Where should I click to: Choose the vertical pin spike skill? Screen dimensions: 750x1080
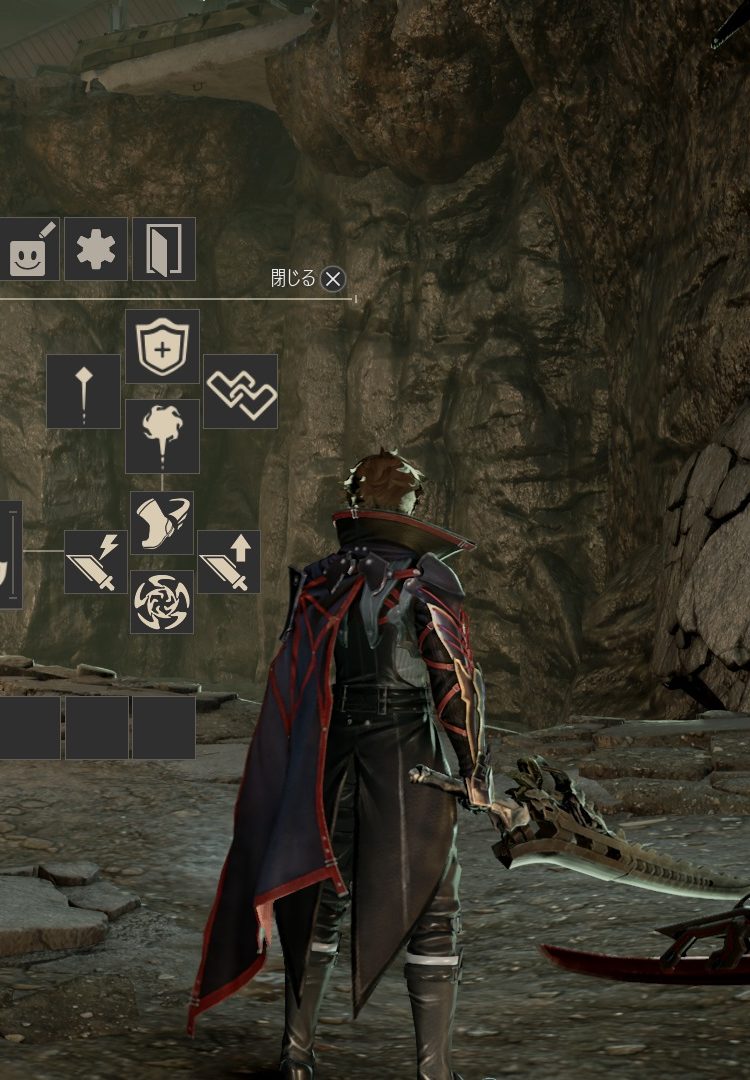pos(84,391)
